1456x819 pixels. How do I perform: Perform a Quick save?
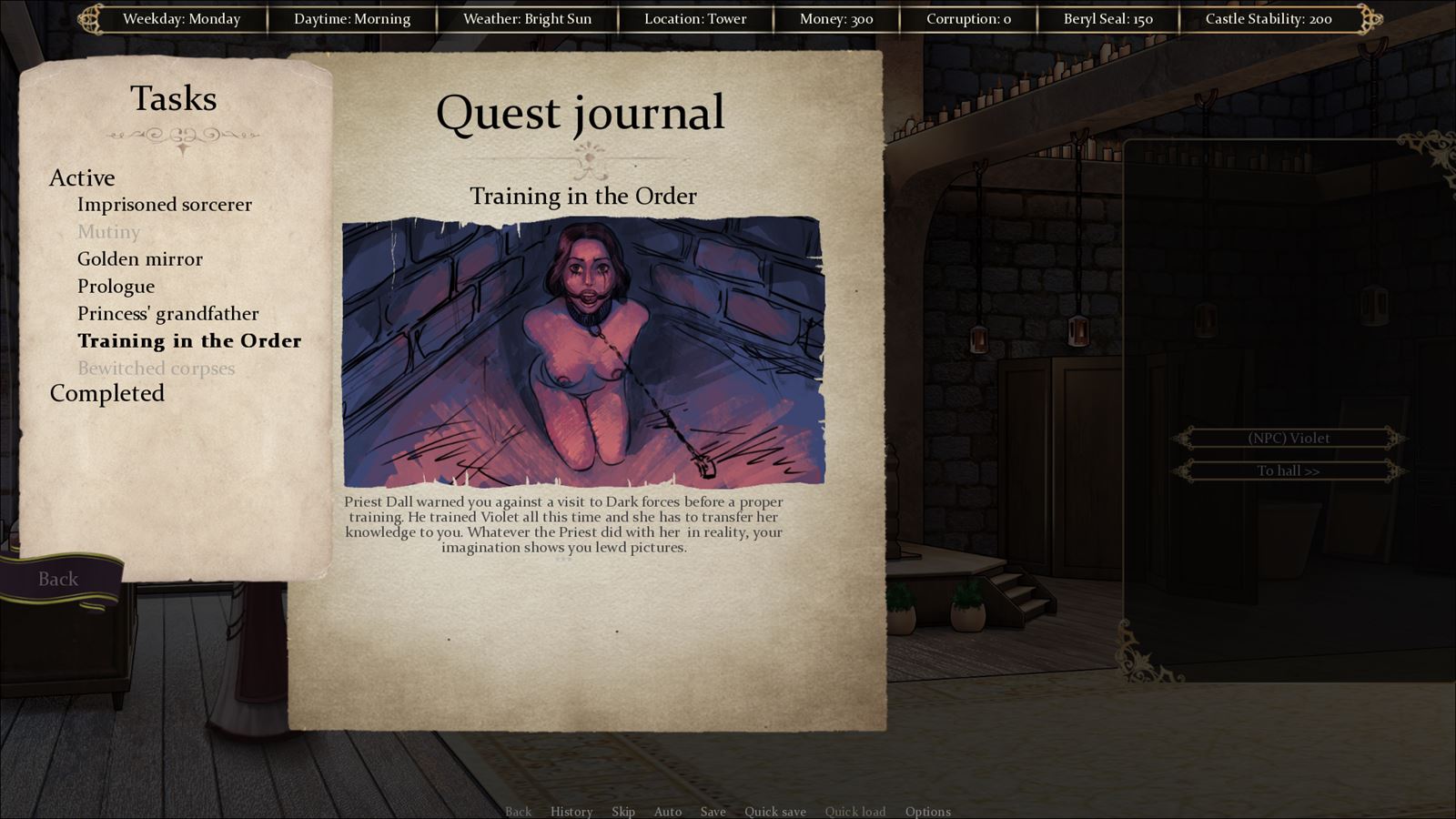pyautogui.click(x=774, y=812)
